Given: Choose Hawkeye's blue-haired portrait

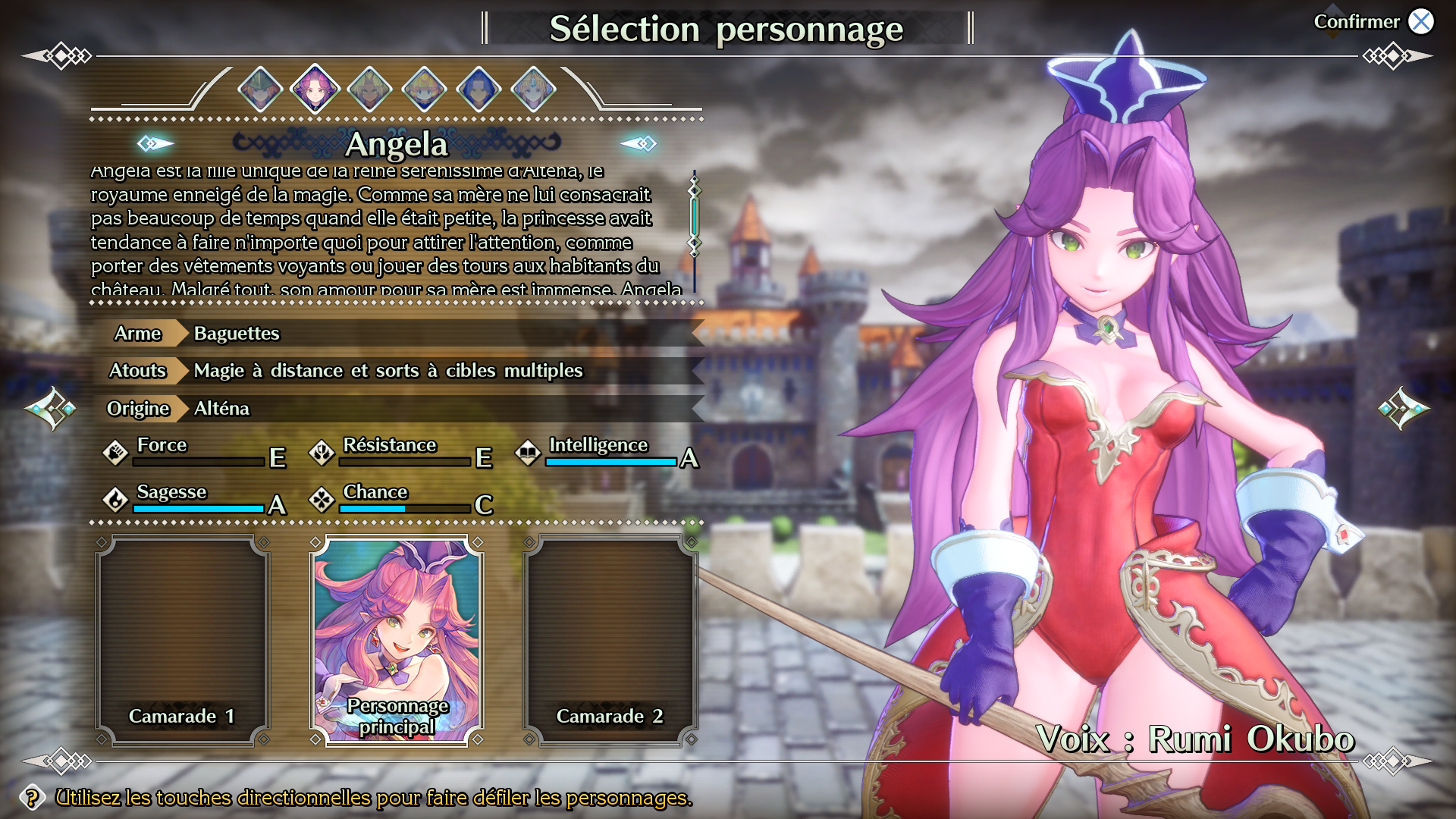Looking at the screenshot, I should pos(479,89).
